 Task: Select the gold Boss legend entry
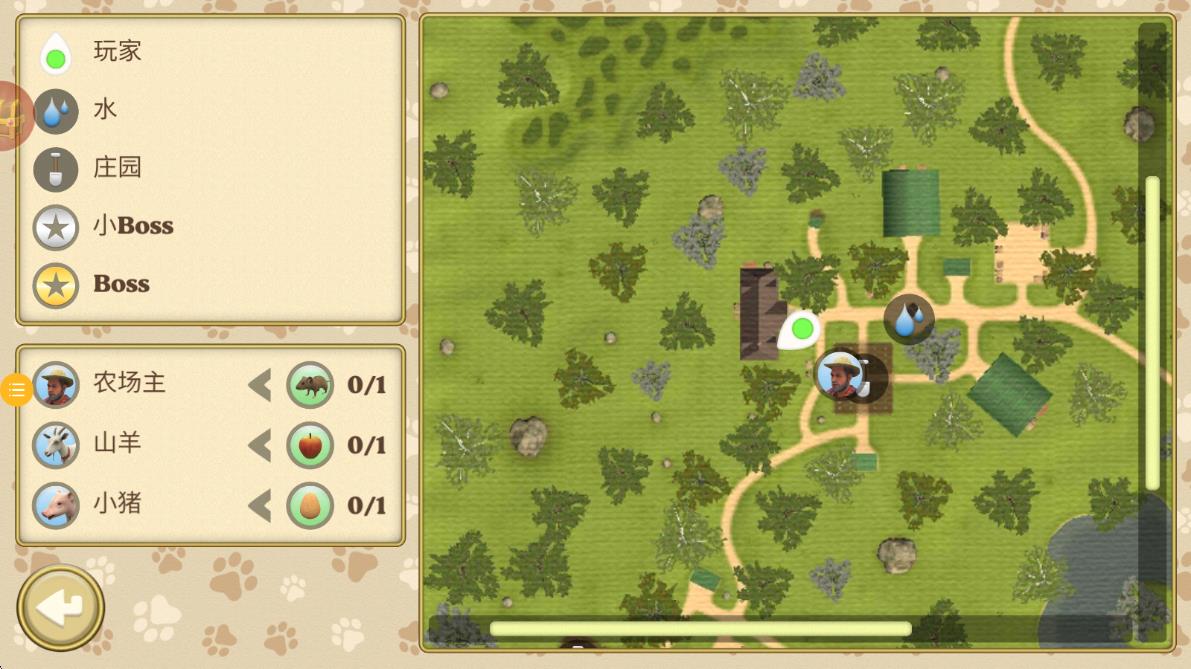point(96,285)
